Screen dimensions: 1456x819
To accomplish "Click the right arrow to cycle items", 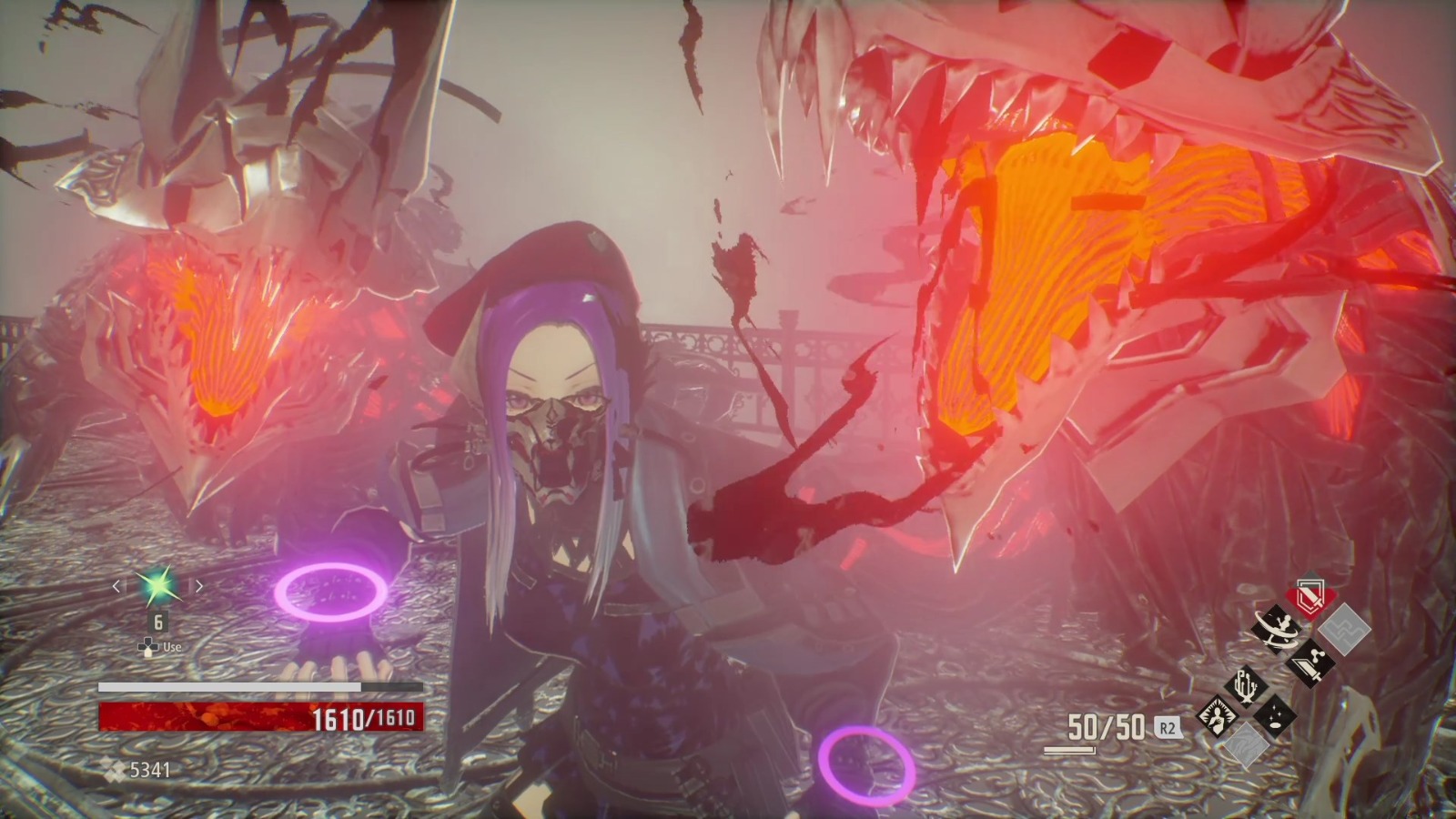I will pos(198,586).
